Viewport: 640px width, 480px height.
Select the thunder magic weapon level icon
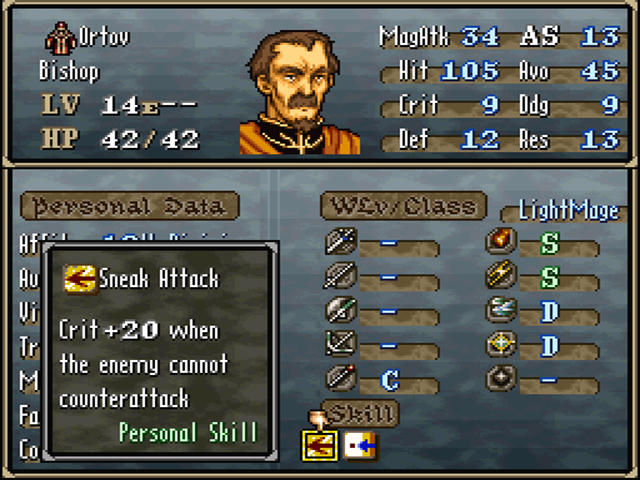click(499, 276)
